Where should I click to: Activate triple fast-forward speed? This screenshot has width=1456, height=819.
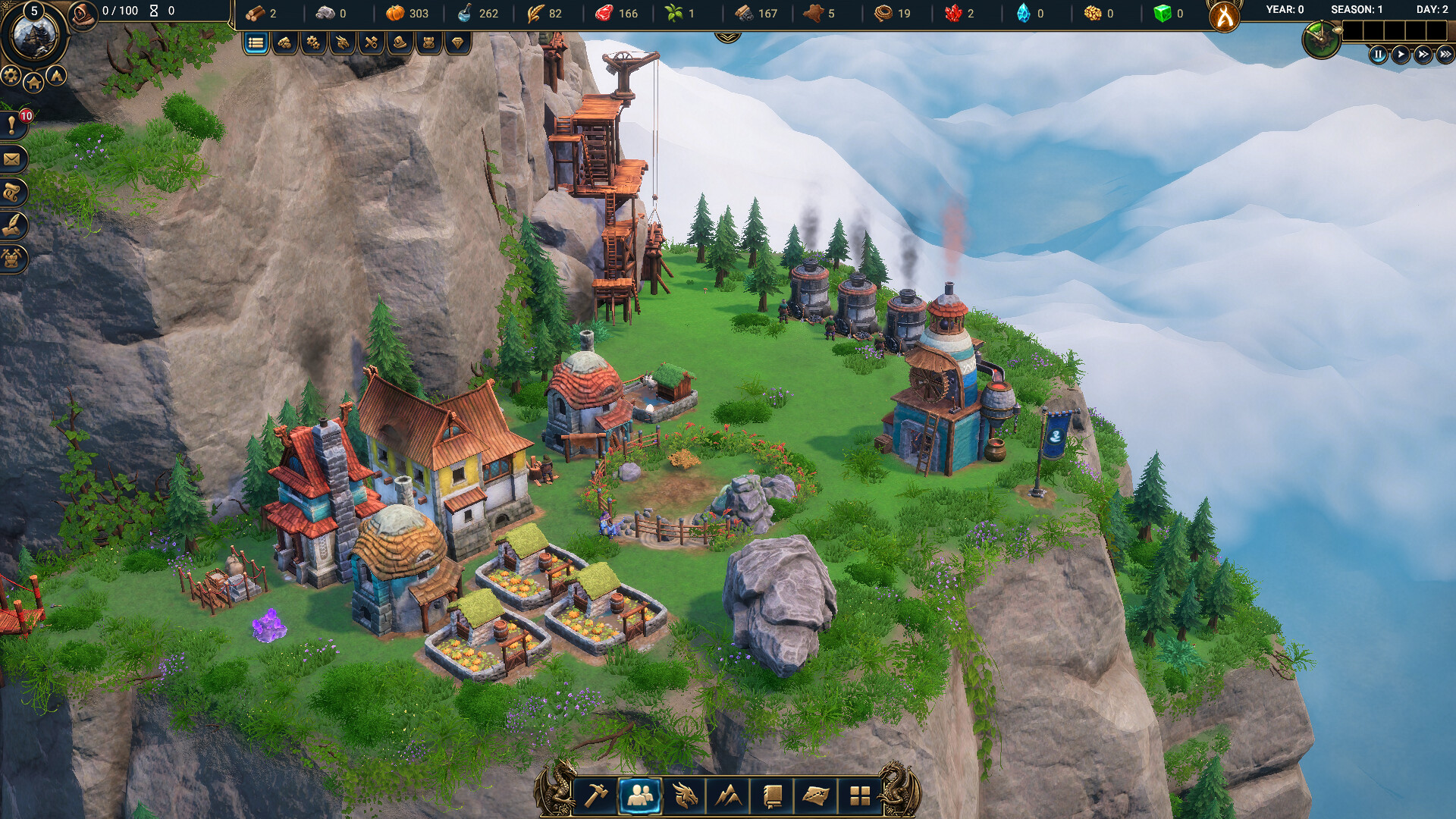coord(1445,55)
